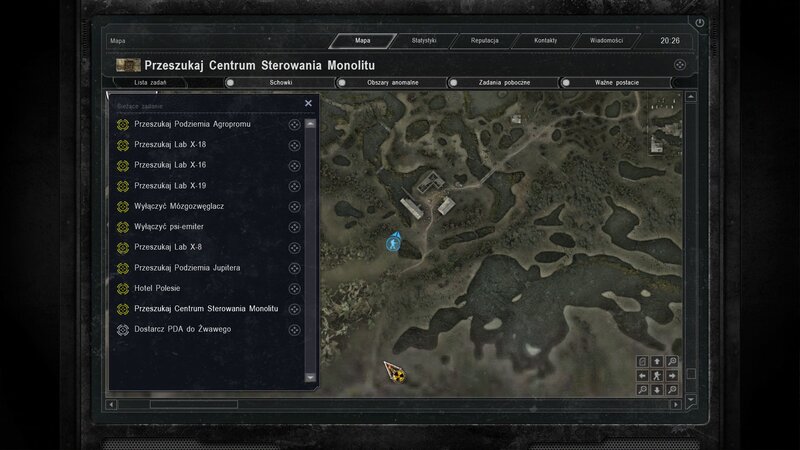Show the Kontakty tab
Screen dimensions: 800x450
click(545, 41)
